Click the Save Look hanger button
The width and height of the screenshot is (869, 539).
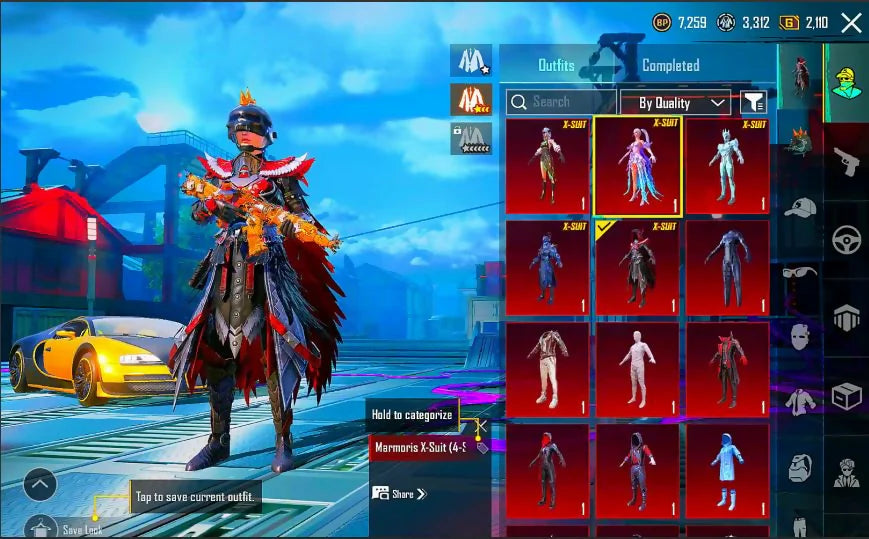pyautogui.click(x=41, y=526)
